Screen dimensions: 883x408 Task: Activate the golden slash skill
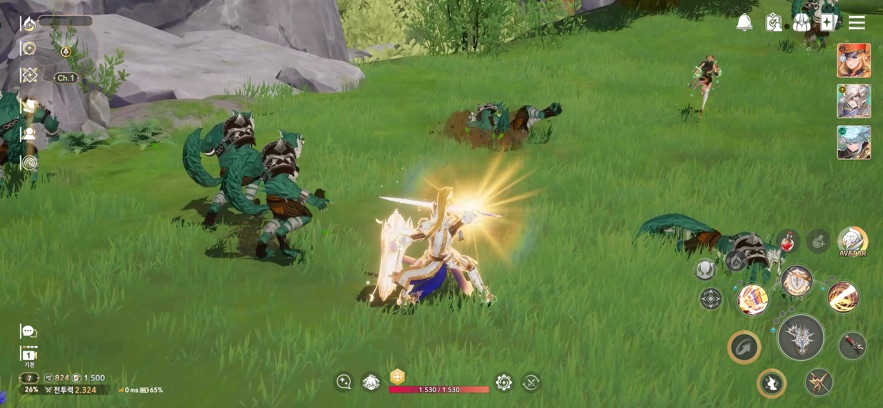[x=843, y=297]
